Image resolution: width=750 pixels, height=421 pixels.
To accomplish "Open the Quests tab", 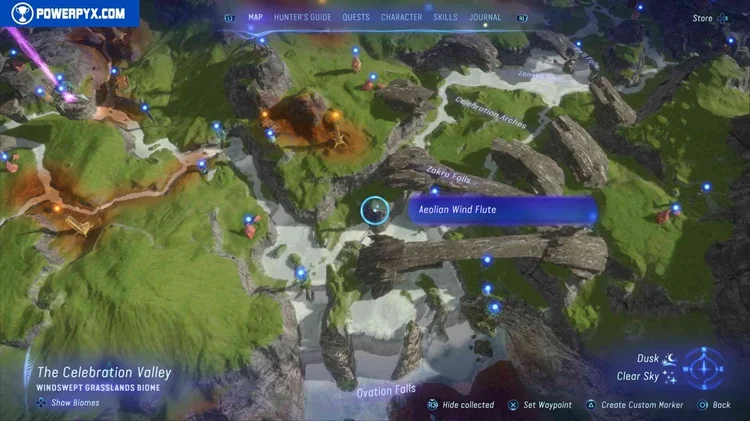I will (x=356, y=17).
